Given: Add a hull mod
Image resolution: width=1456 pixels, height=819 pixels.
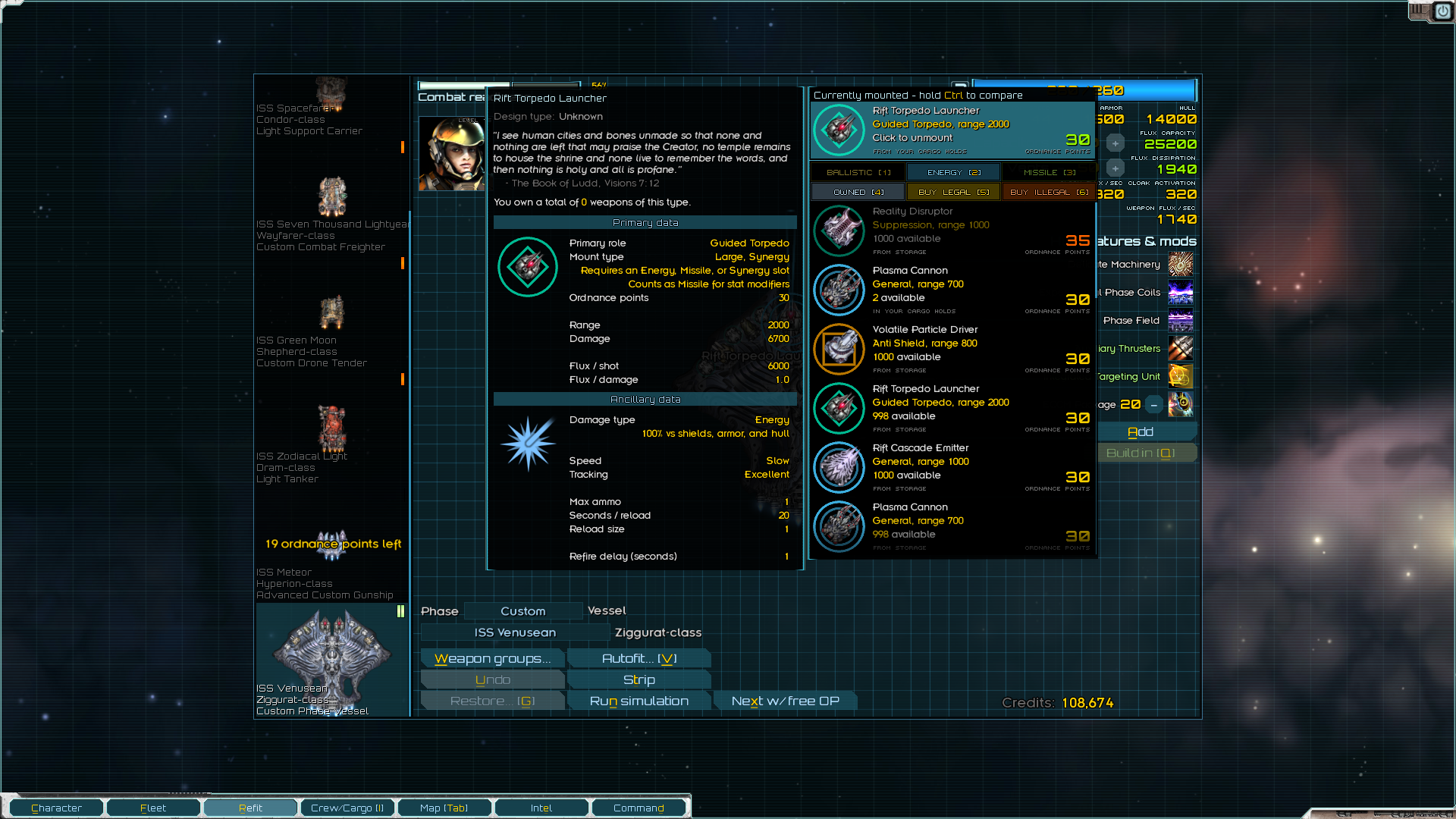Looking at the screenshot, I should (x=1141, y=432).
